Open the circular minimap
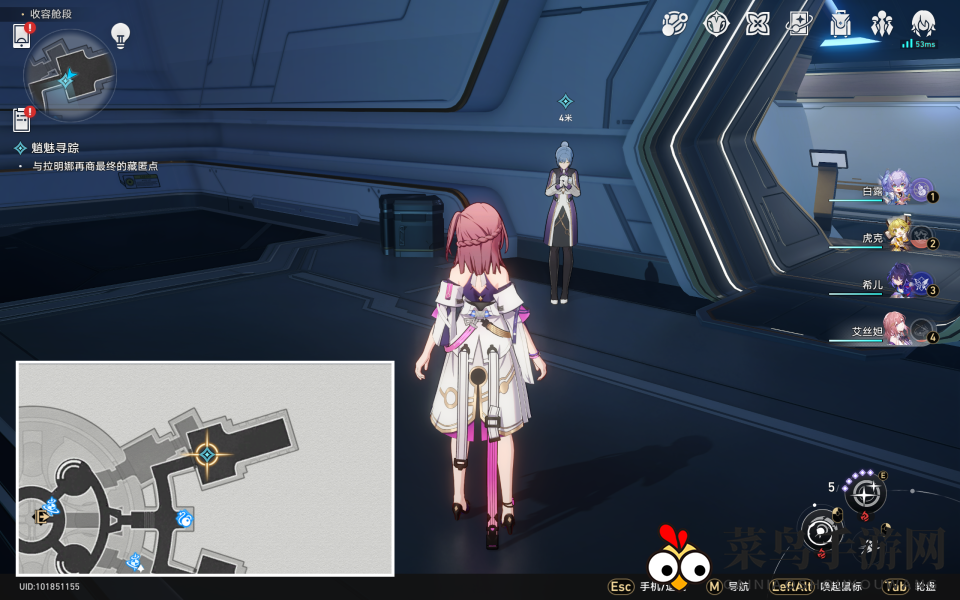This screenshot has width=960, height=600. coord(69,76)
